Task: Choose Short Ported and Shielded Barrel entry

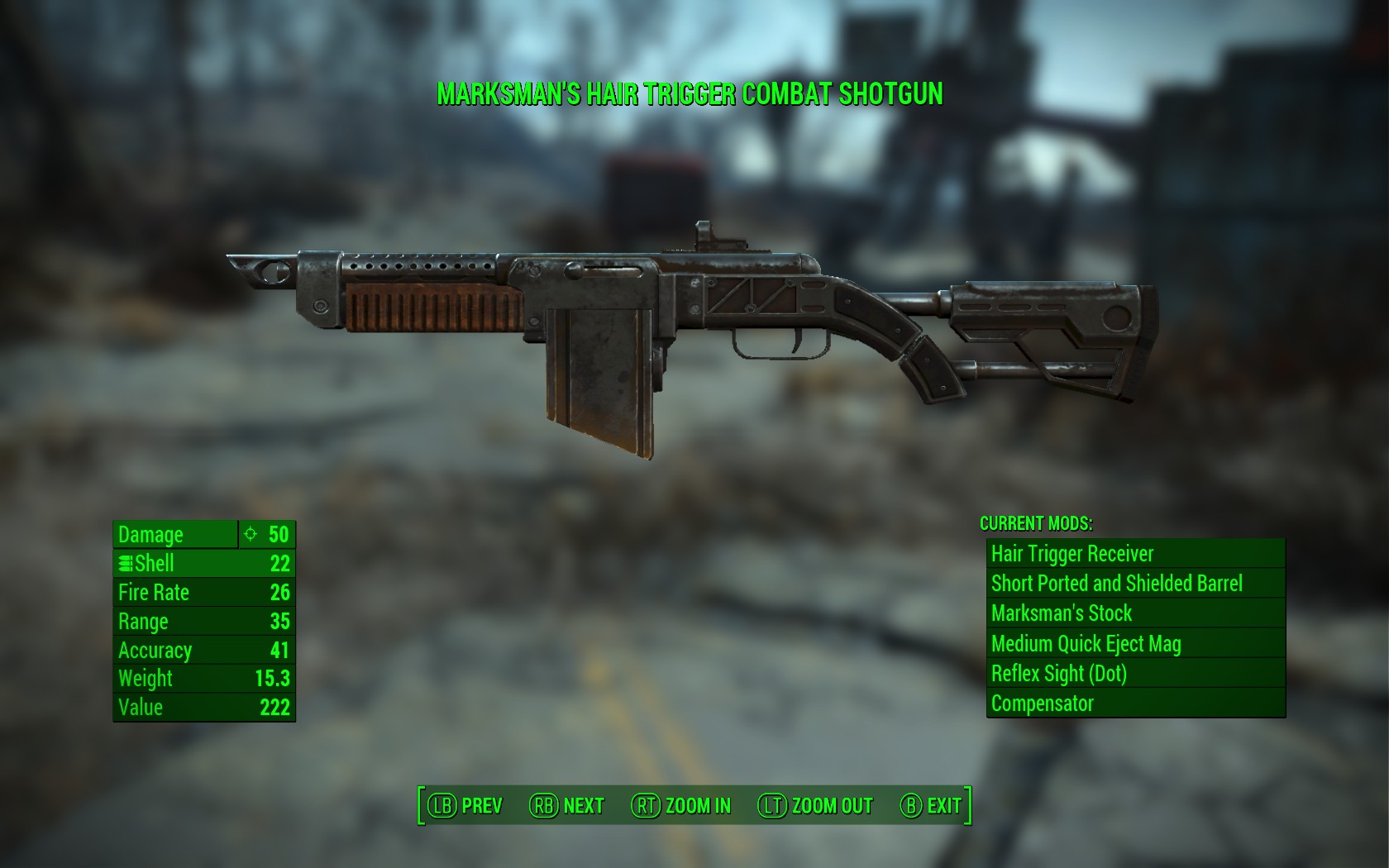Action: (1135, 584)
